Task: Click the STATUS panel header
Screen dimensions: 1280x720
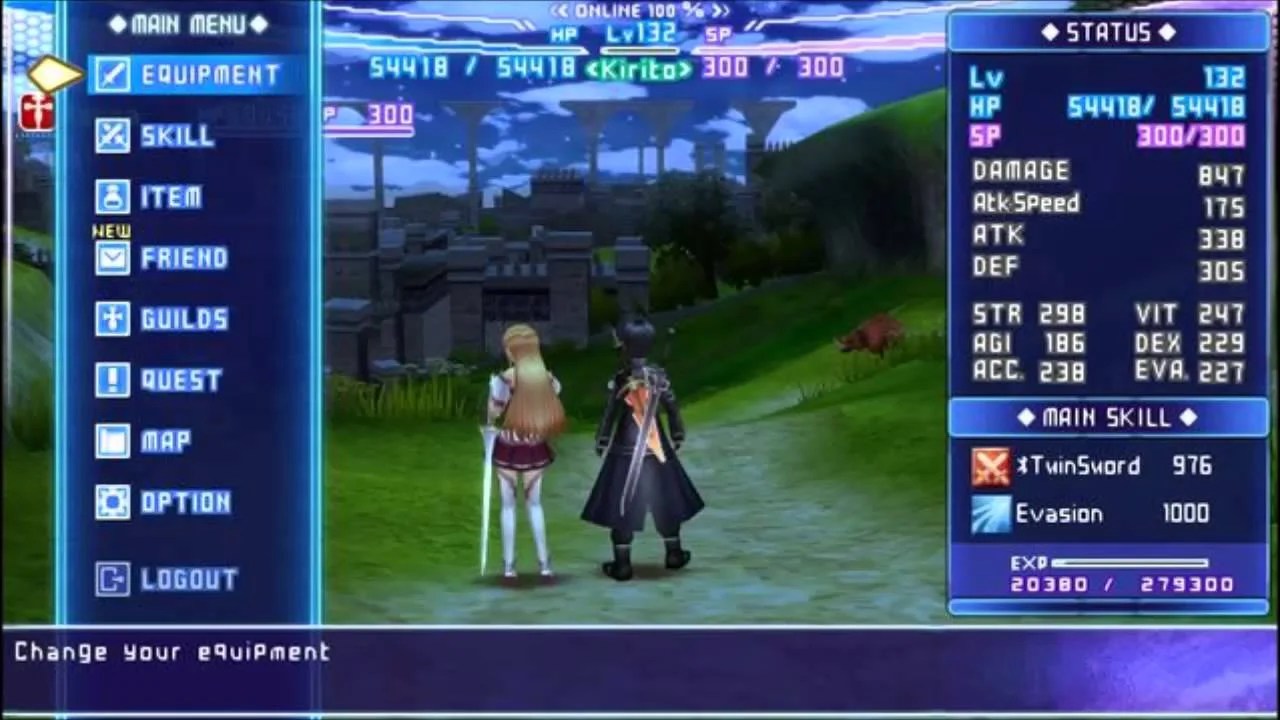Action: tap(1108, 32)
